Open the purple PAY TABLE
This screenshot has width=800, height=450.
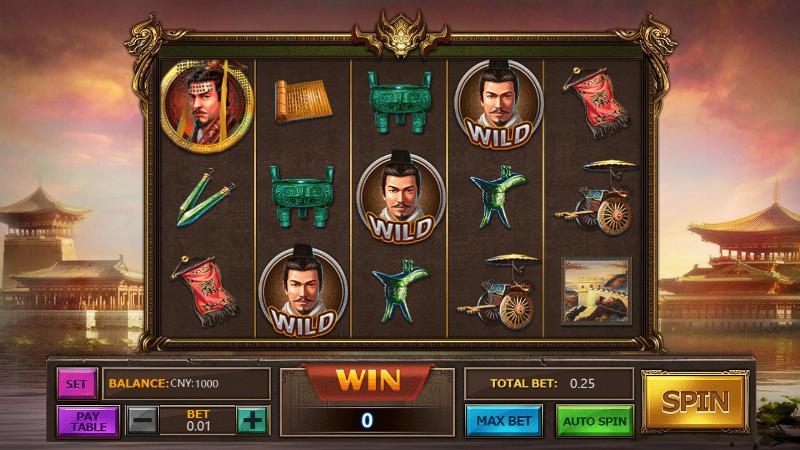[87, 420]
